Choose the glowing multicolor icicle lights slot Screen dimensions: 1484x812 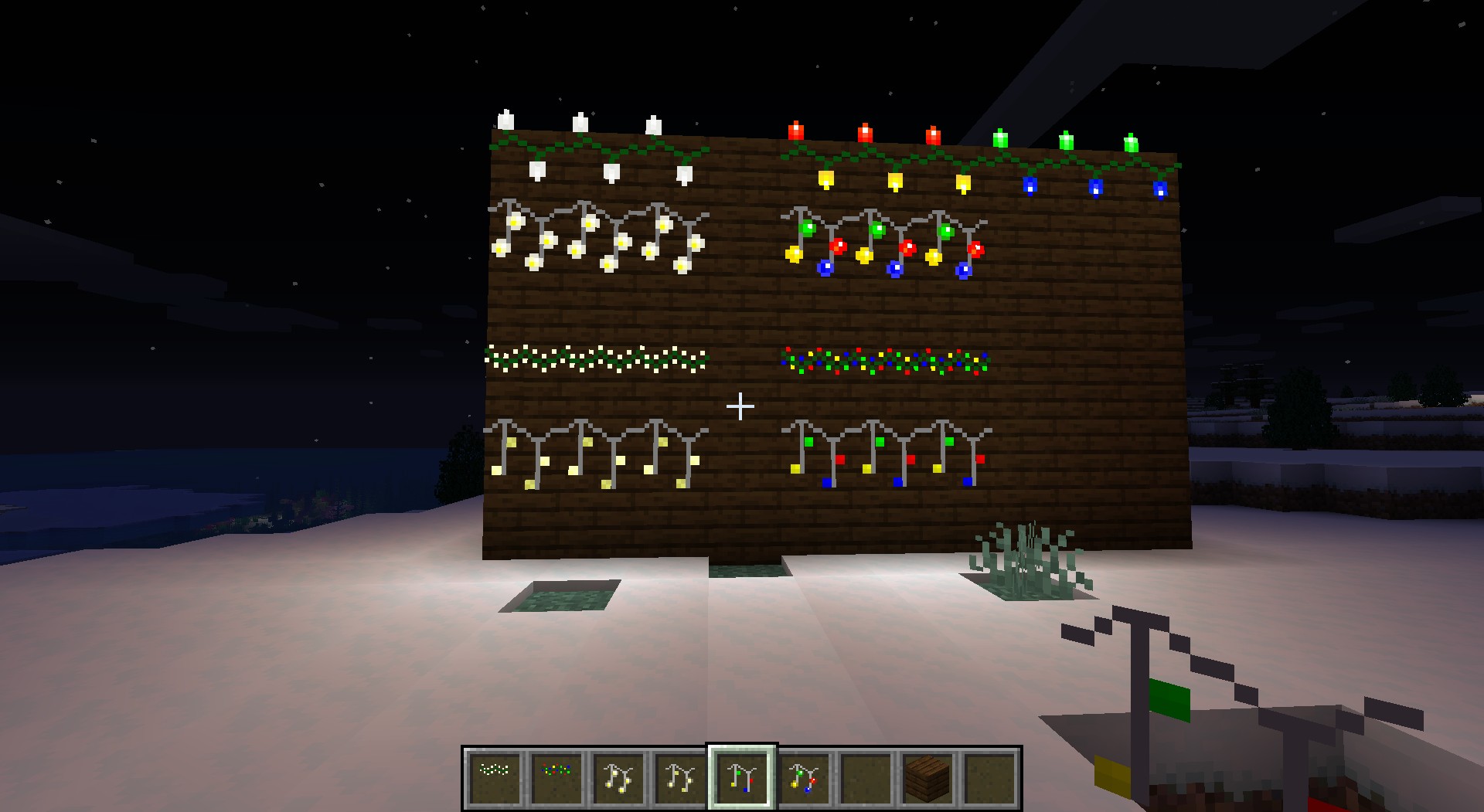804,777
